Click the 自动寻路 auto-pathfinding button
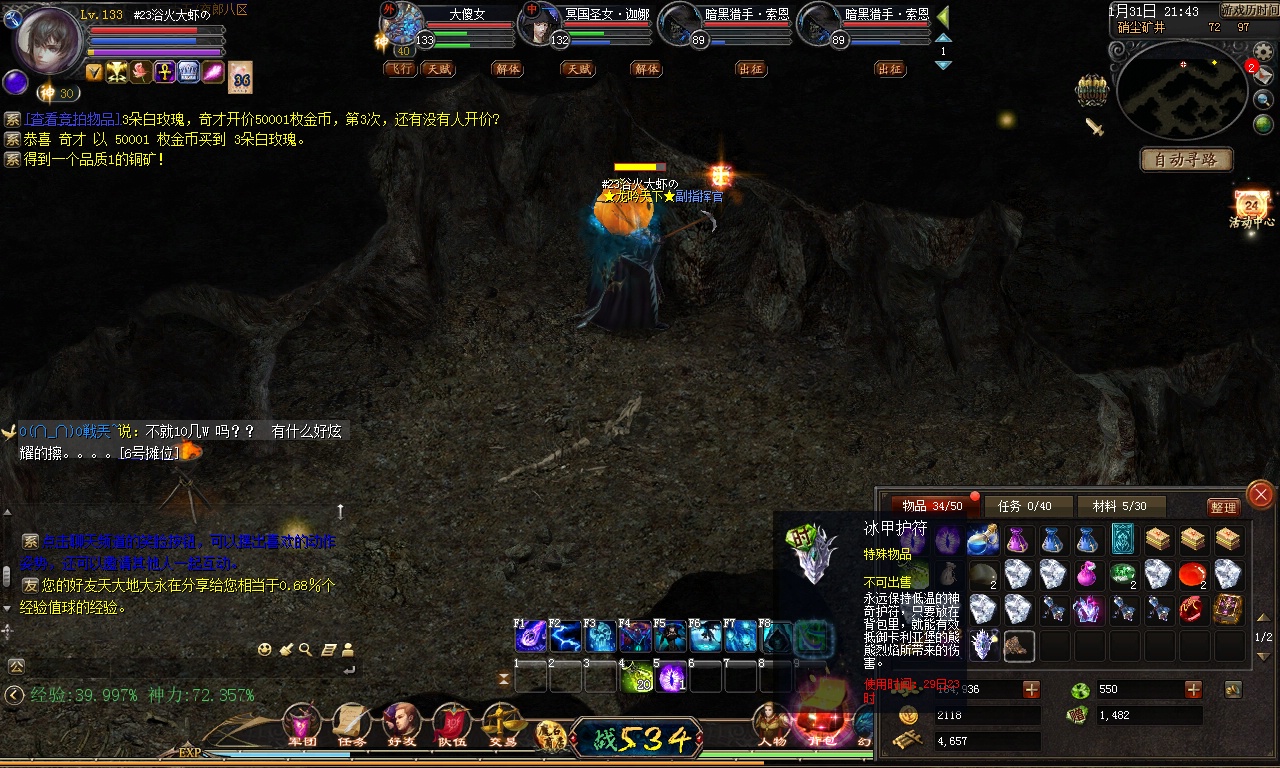This screenshot has width=1280, height=768. [x=1186, y=159]
